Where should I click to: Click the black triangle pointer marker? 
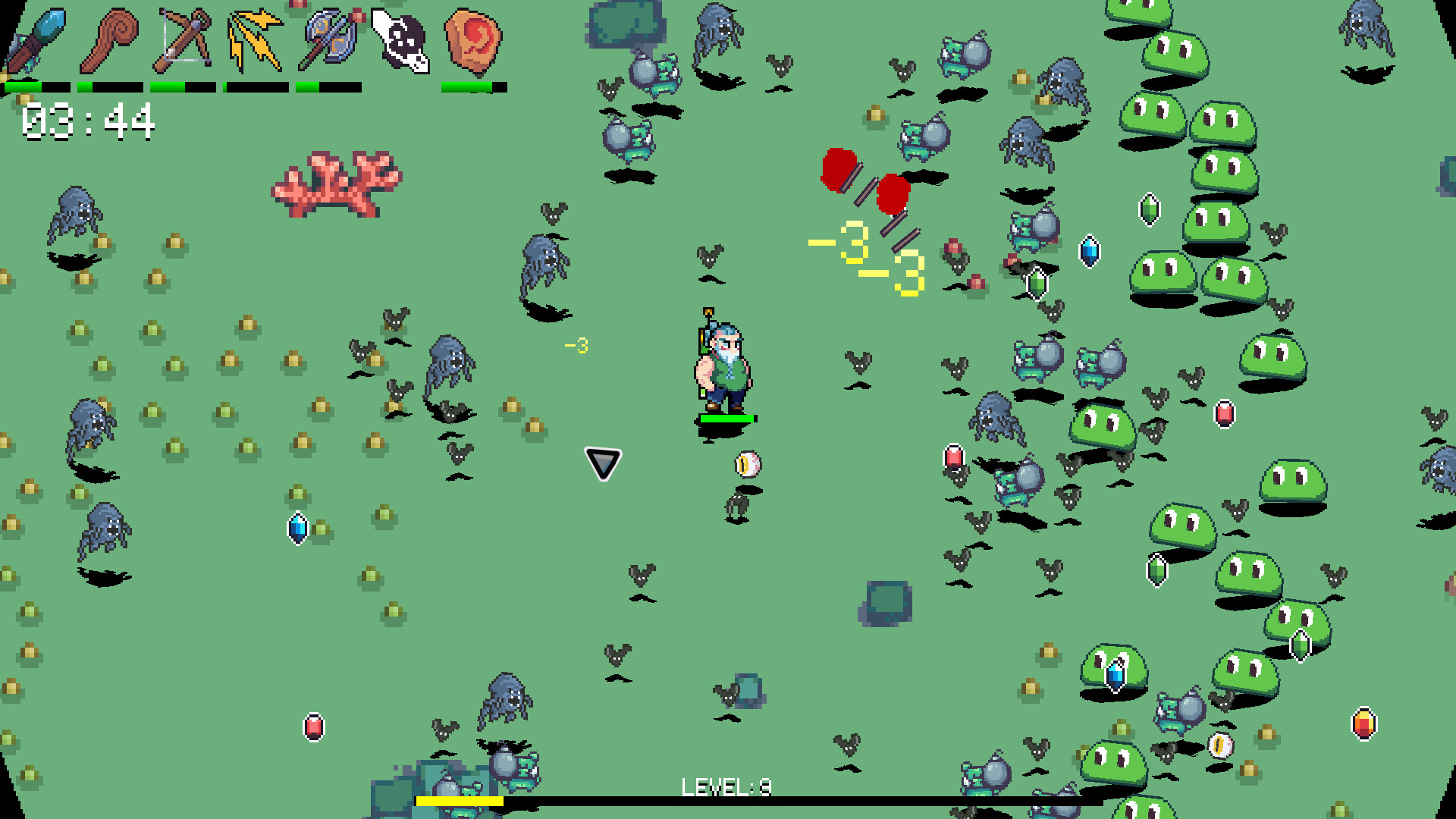601,462
